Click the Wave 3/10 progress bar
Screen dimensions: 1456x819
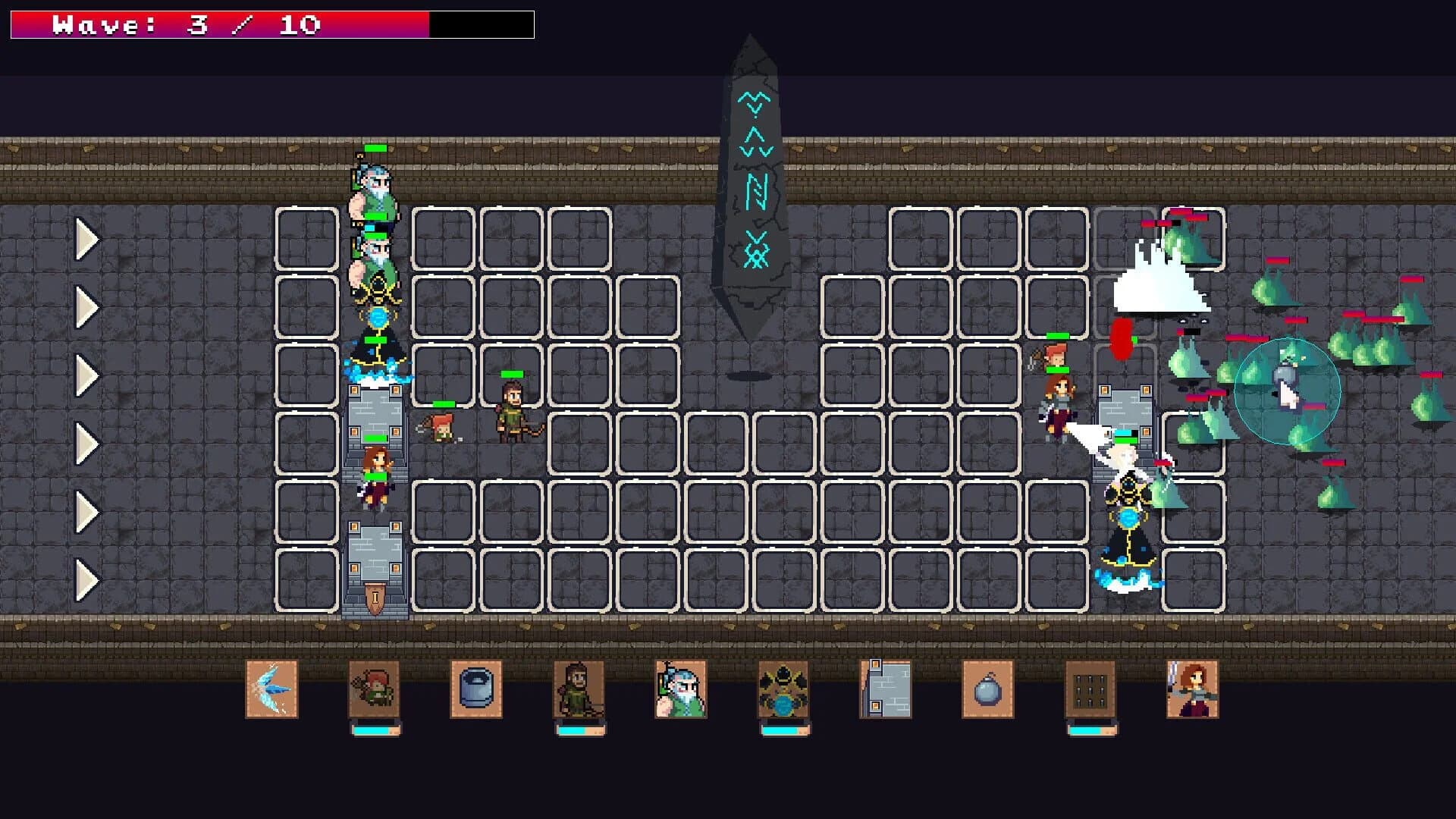(269, 24)
